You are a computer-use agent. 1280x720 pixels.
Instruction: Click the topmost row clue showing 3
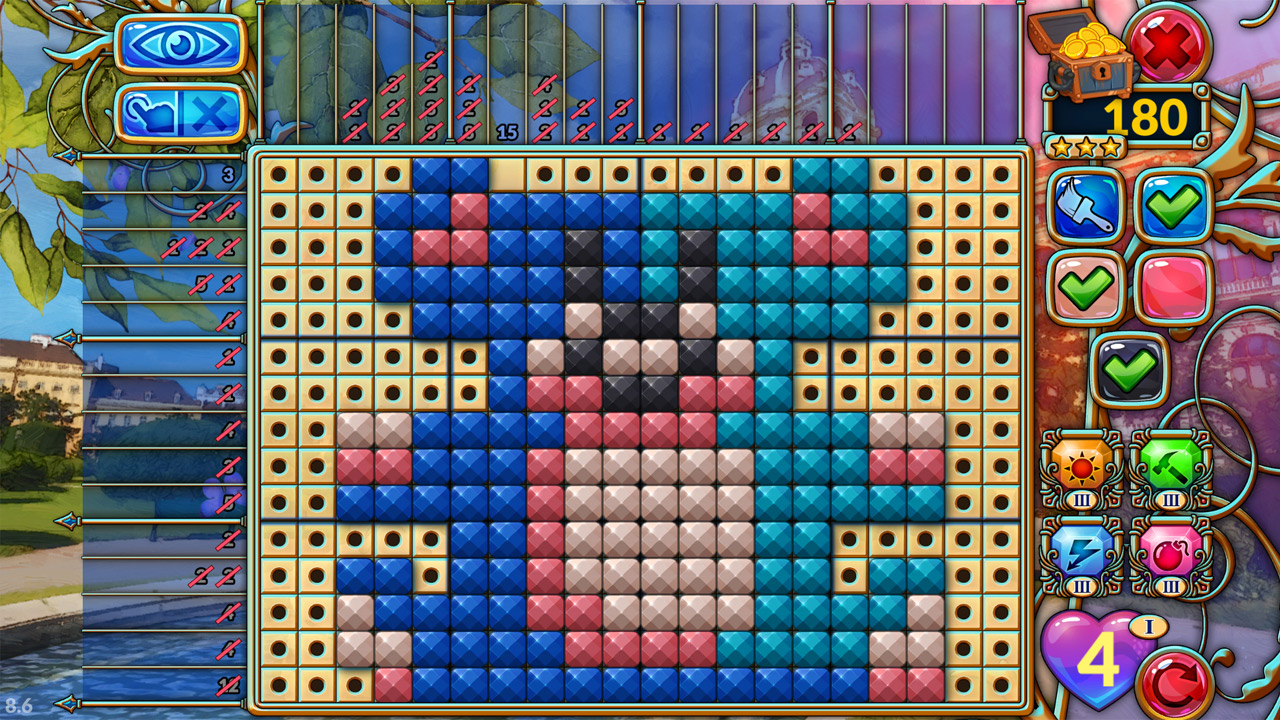[x=228, y=174]
